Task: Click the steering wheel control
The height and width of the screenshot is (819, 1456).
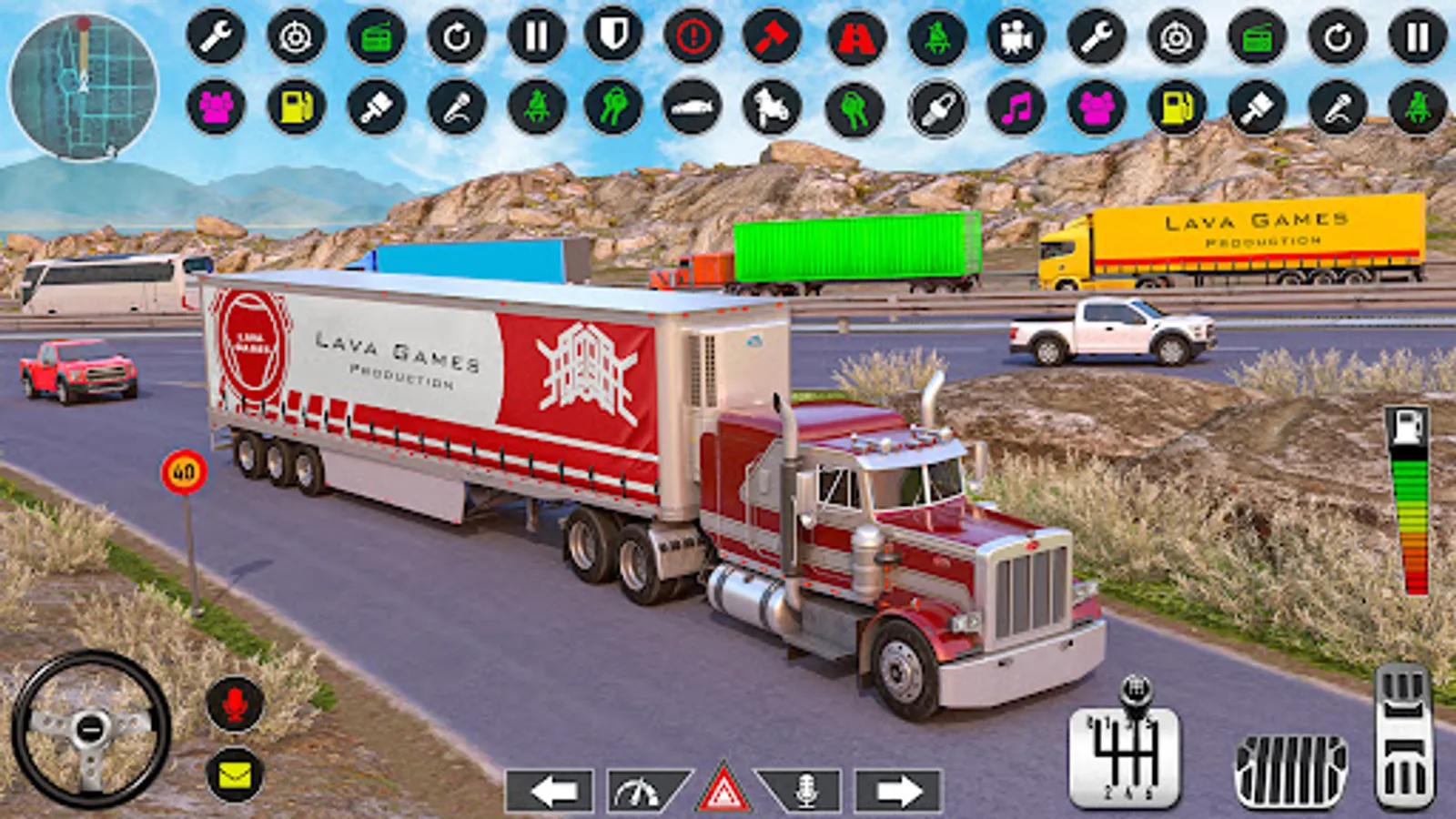Action: (90, 729)
